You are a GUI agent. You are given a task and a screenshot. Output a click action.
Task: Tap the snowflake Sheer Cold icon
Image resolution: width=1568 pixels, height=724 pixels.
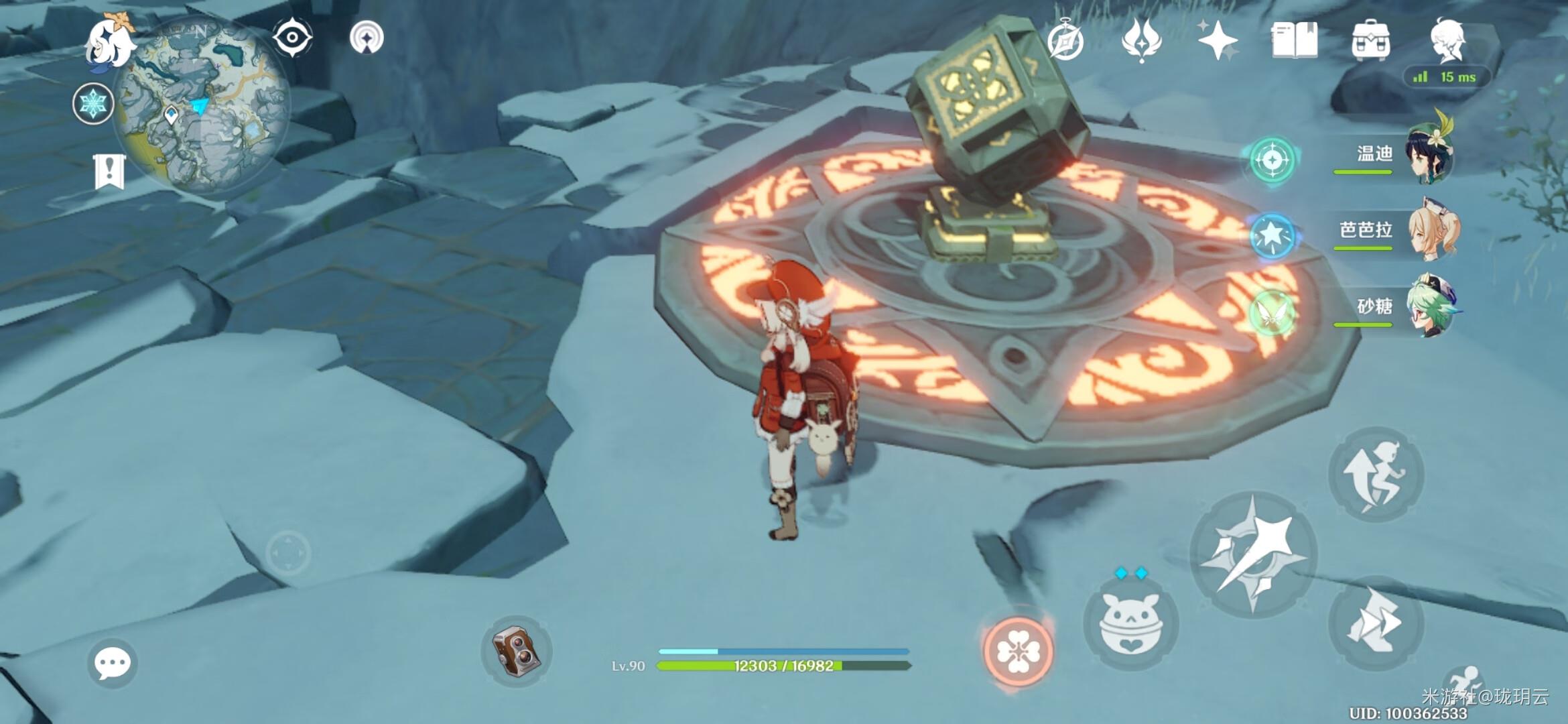click(93, 104)
